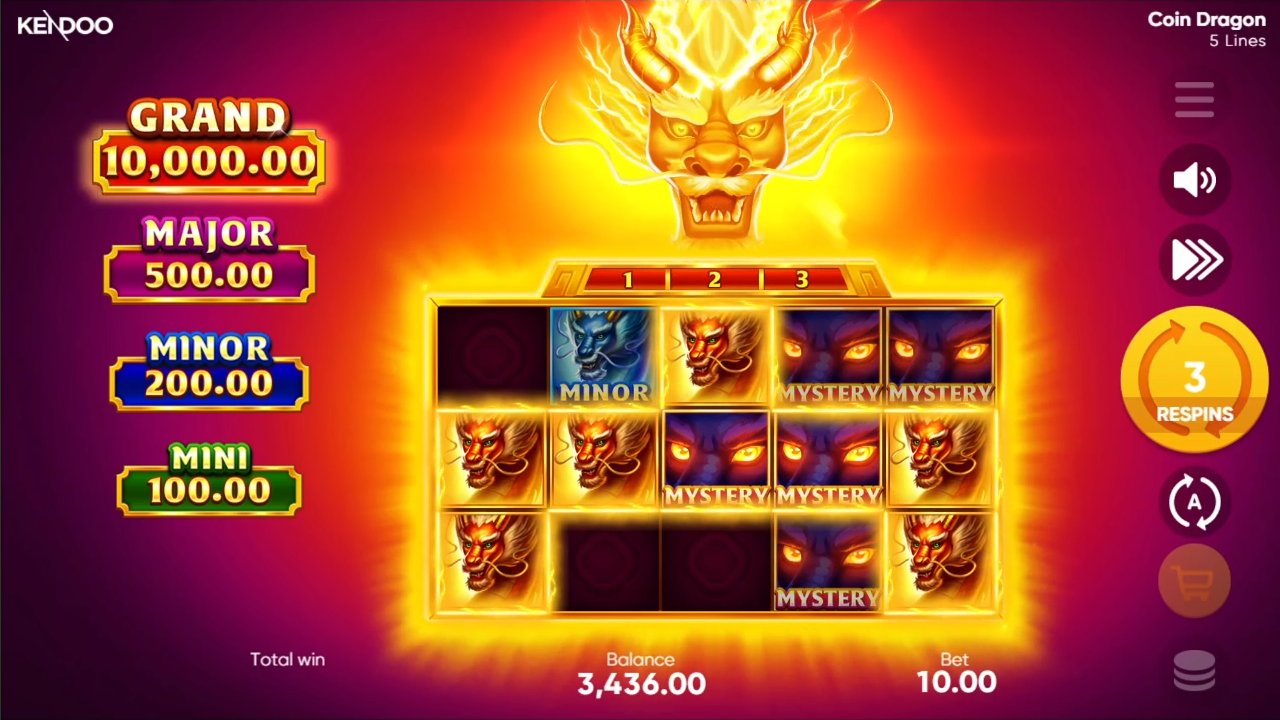Expand the respin counter panel
Screen dimensions: 1280x720
(x=1194, y=378)
